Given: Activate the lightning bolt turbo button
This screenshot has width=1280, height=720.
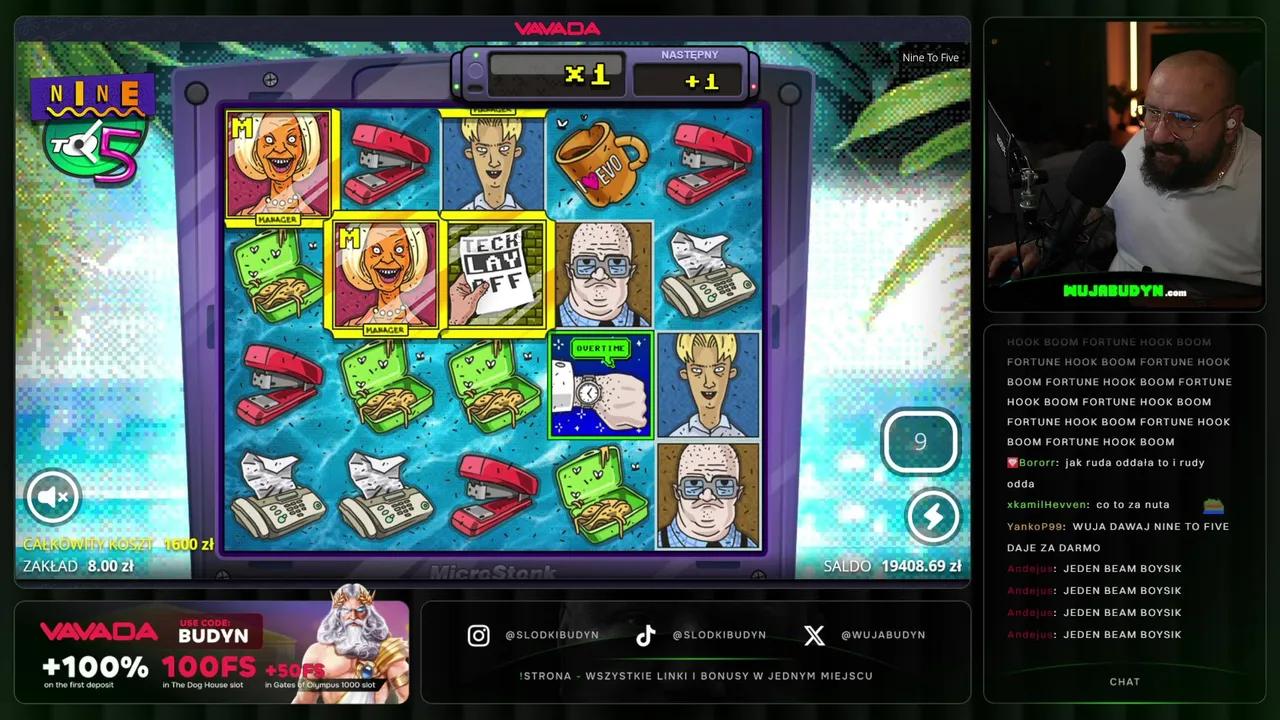Looking at the screenshot, I should click(932, 516).
